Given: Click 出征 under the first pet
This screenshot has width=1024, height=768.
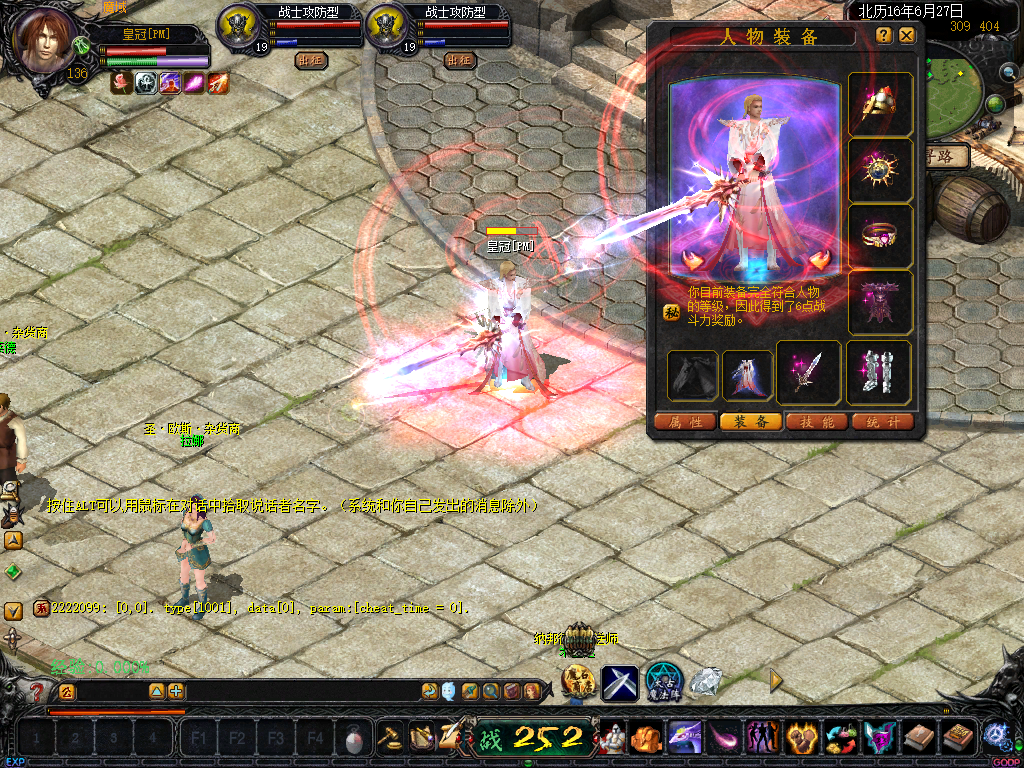Looking at the screenshot, I should tap(310, 60).
